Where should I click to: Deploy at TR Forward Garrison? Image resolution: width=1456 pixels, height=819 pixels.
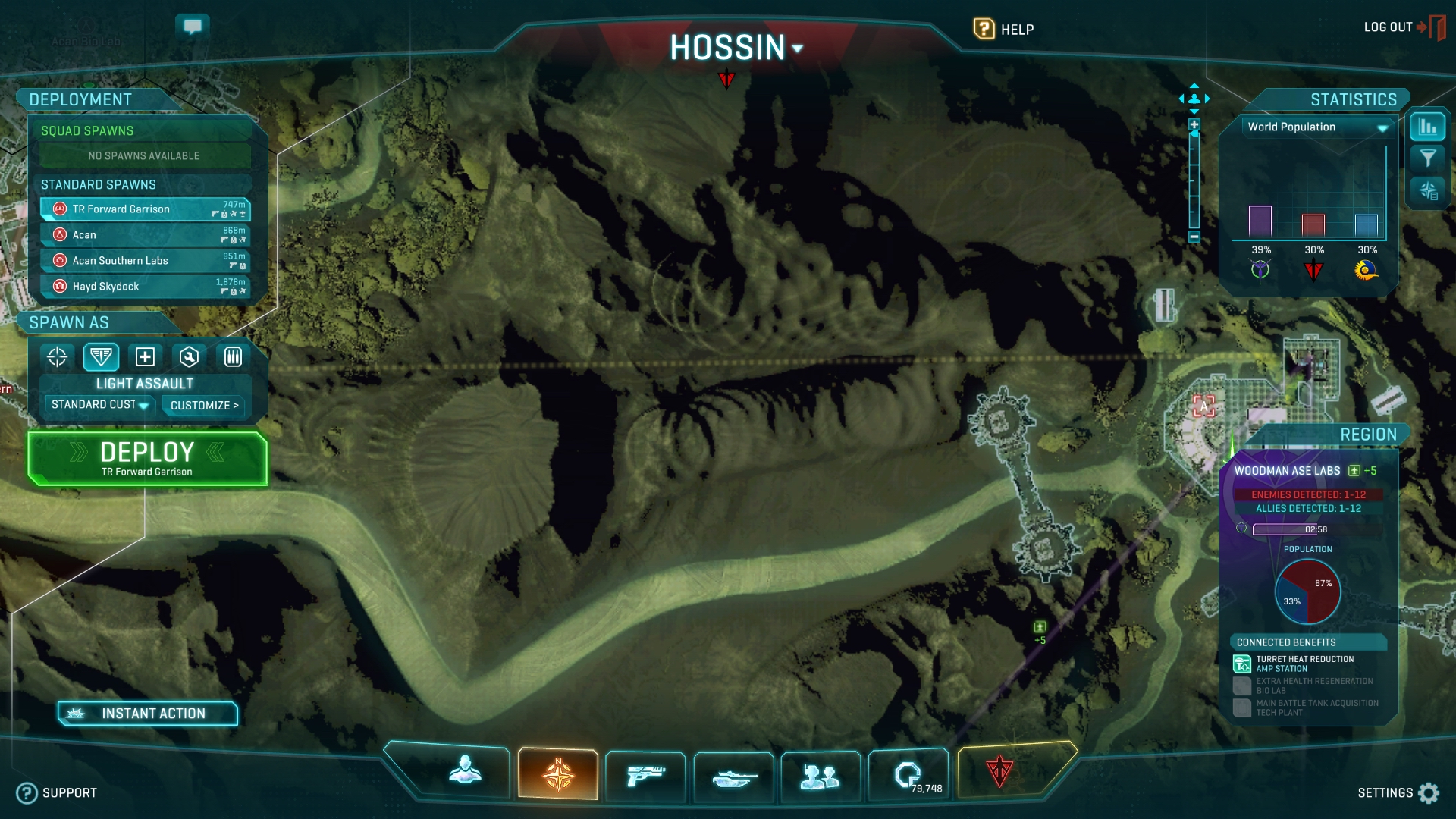tap(147, 458)
